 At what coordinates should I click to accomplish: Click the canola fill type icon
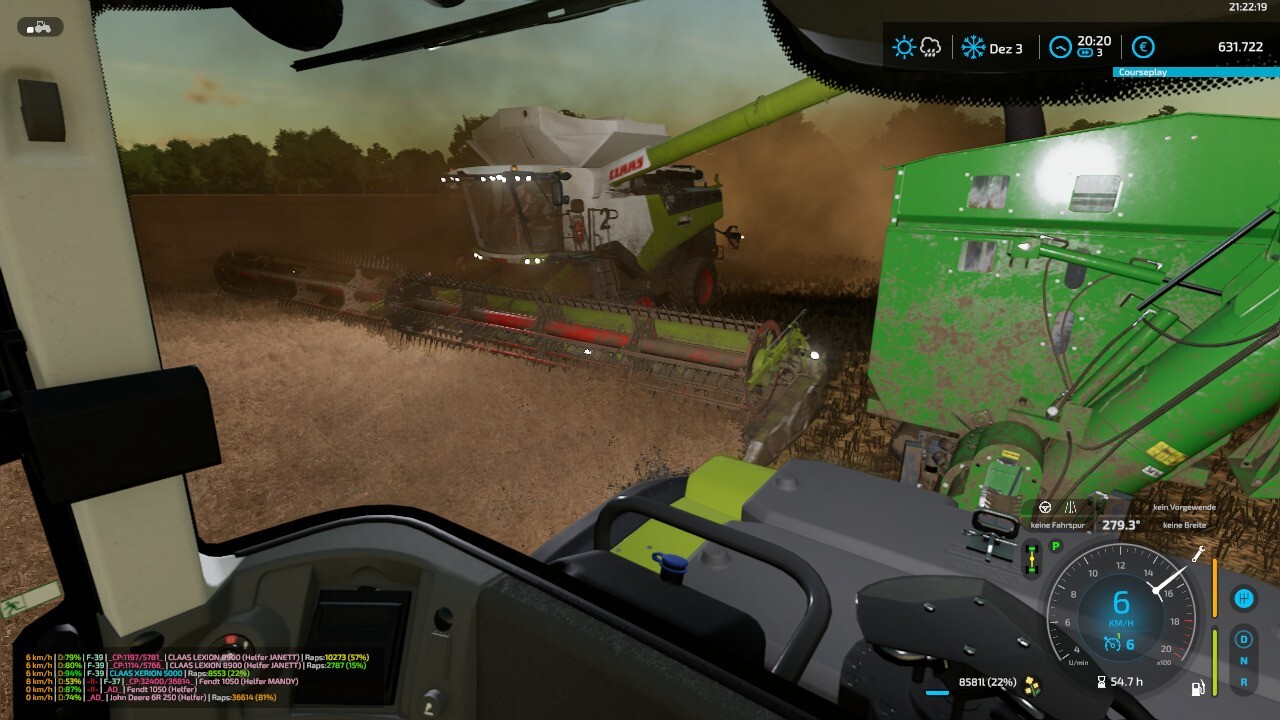pos(1031,684)
